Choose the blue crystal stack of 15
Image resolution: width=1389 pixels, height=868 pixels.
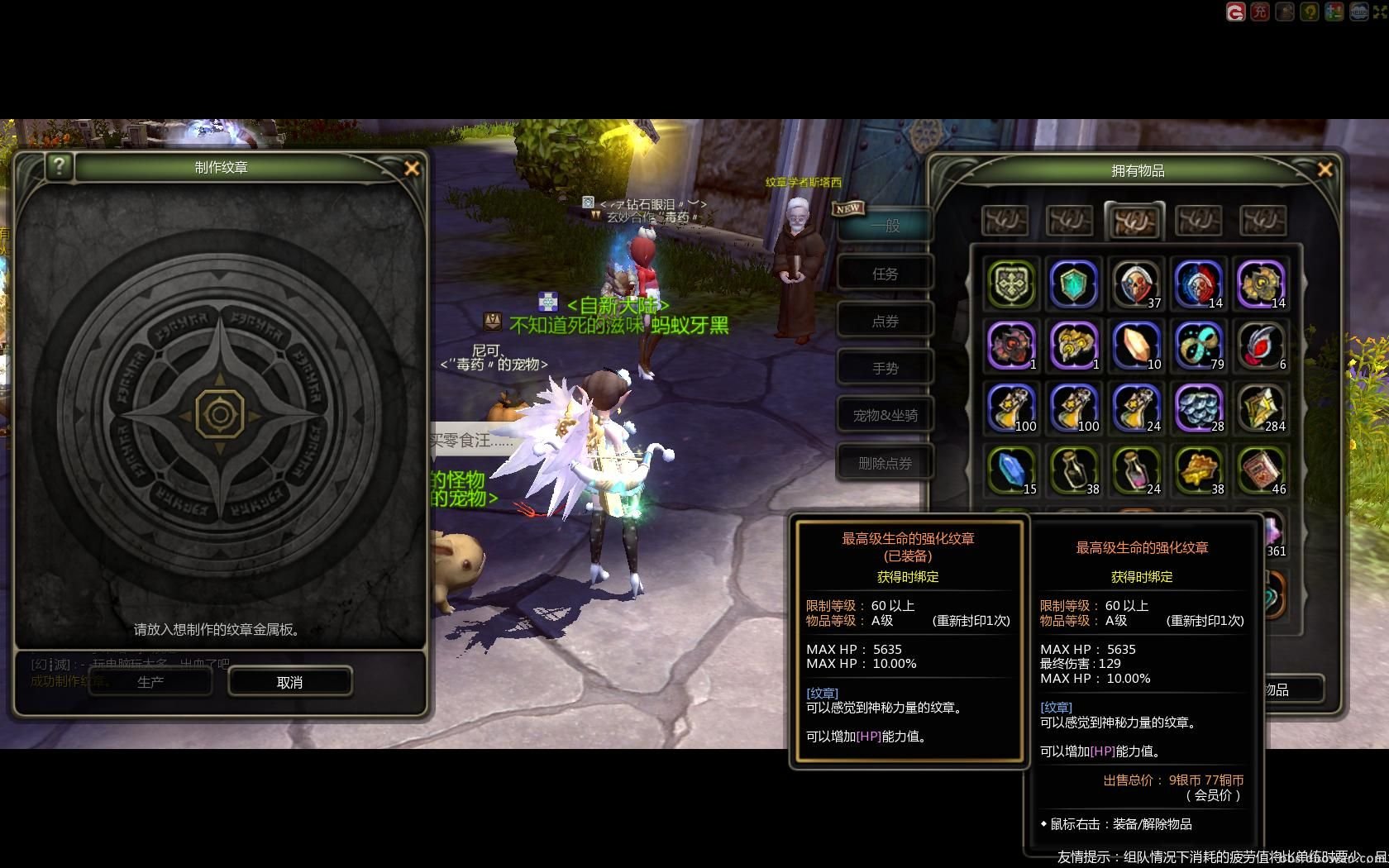coord(1011,470)
